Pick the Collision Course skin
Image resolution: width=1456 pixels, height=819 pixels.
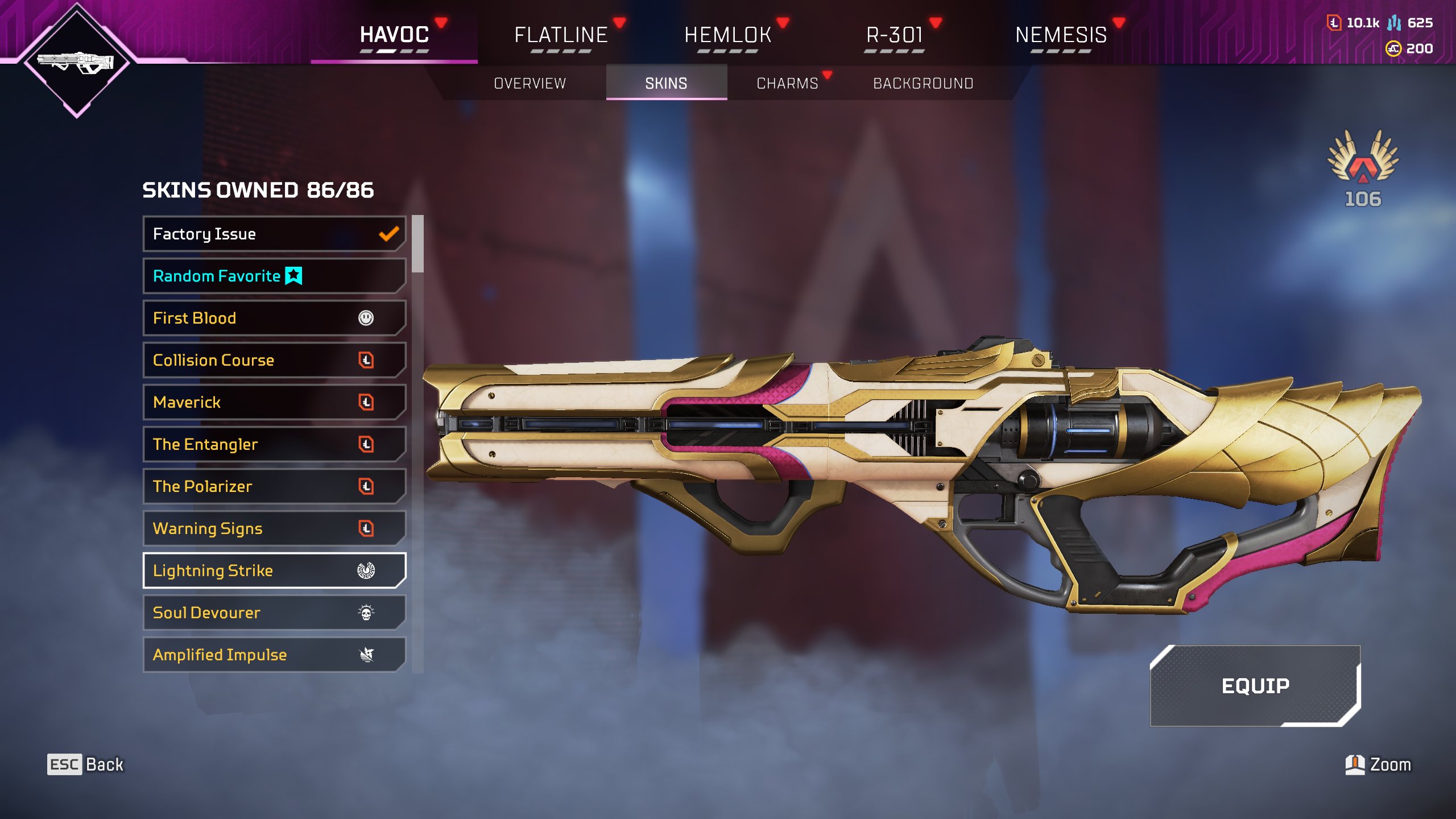coord(274,360)
